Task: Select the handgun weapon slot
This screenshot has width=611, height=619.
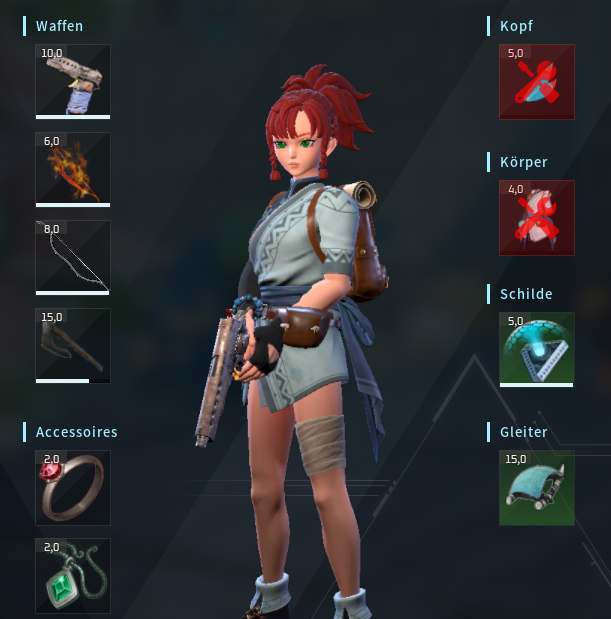Action: pos(73,81)
